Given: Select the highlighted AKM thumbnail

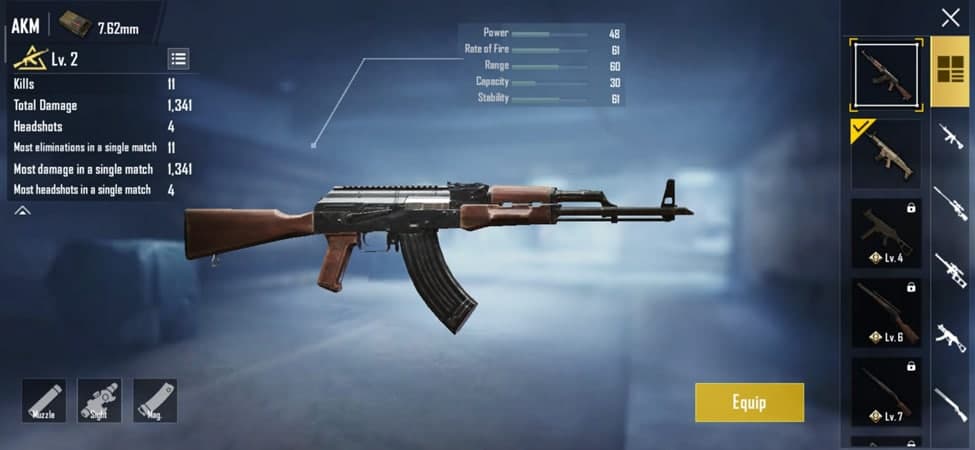Looking at the screenshot, I should (885, 74).
